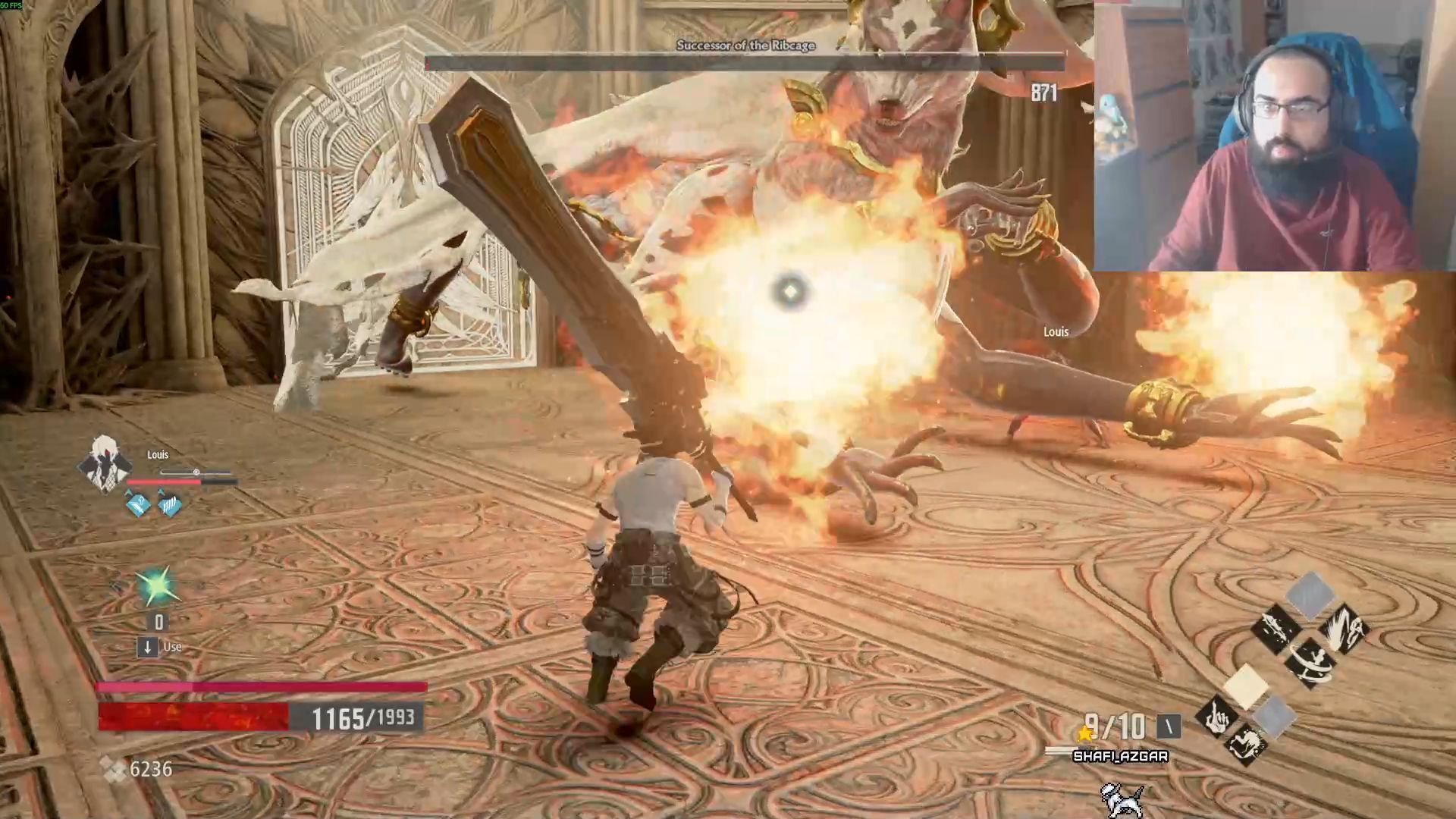The height and width of the screenshot is (819, 1456).
Task: Select Louis's partner portrait
Action: 105,463
